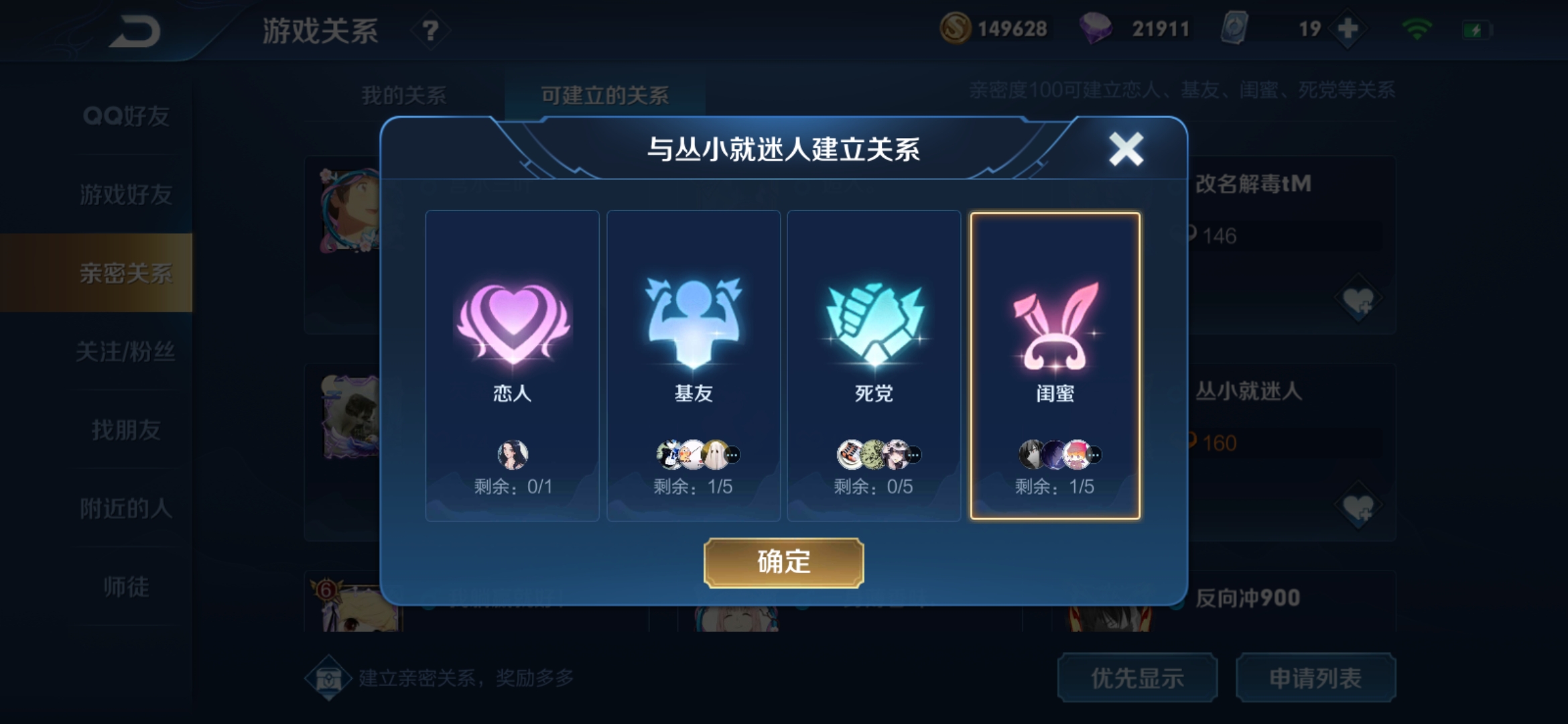Select the 恋人 relationship option
Image resolution: width=1568 pixels, height=724 pixels.
(511, 365)
